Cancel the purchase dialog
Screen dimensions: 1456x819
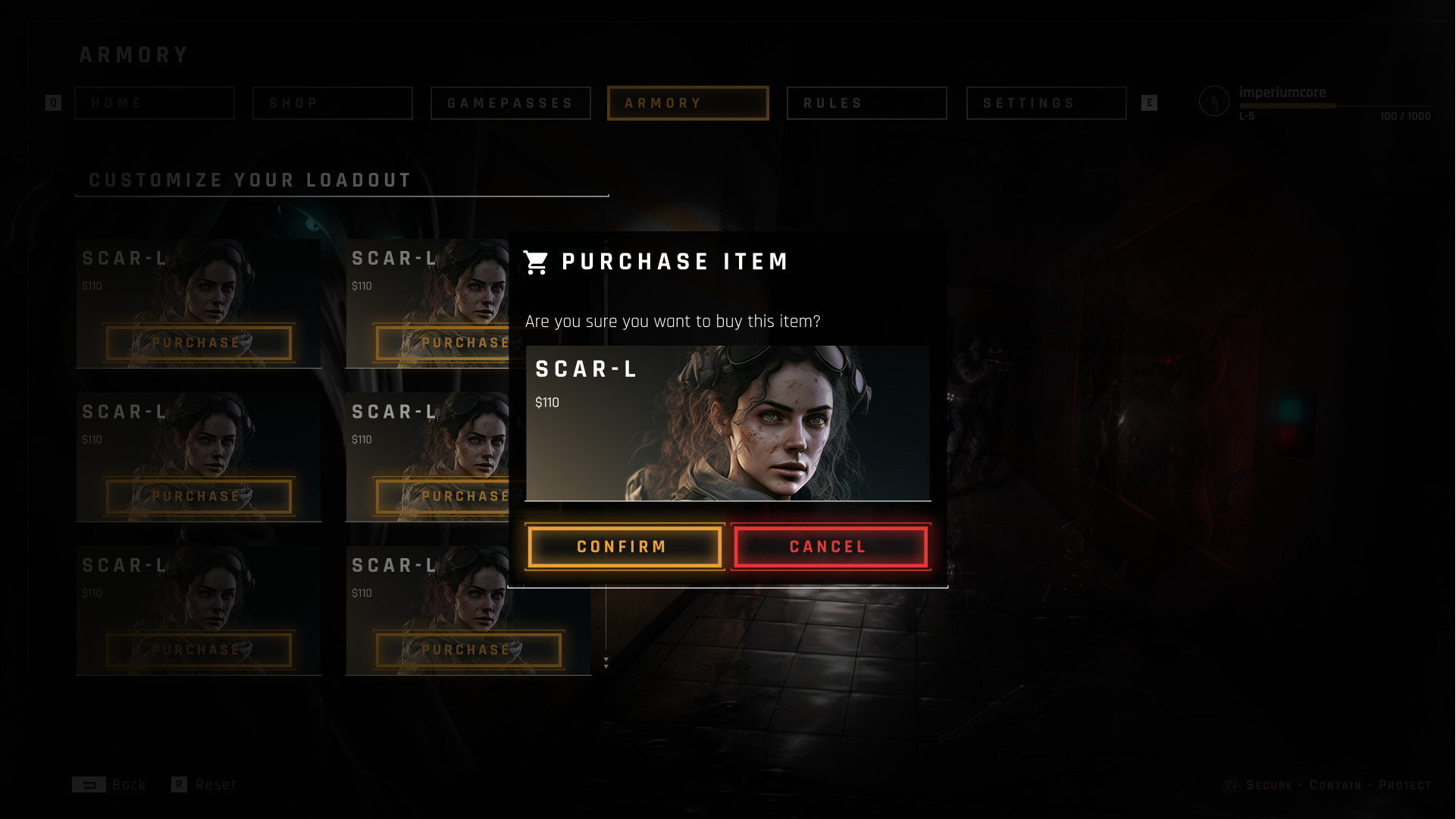coord(831,547)
